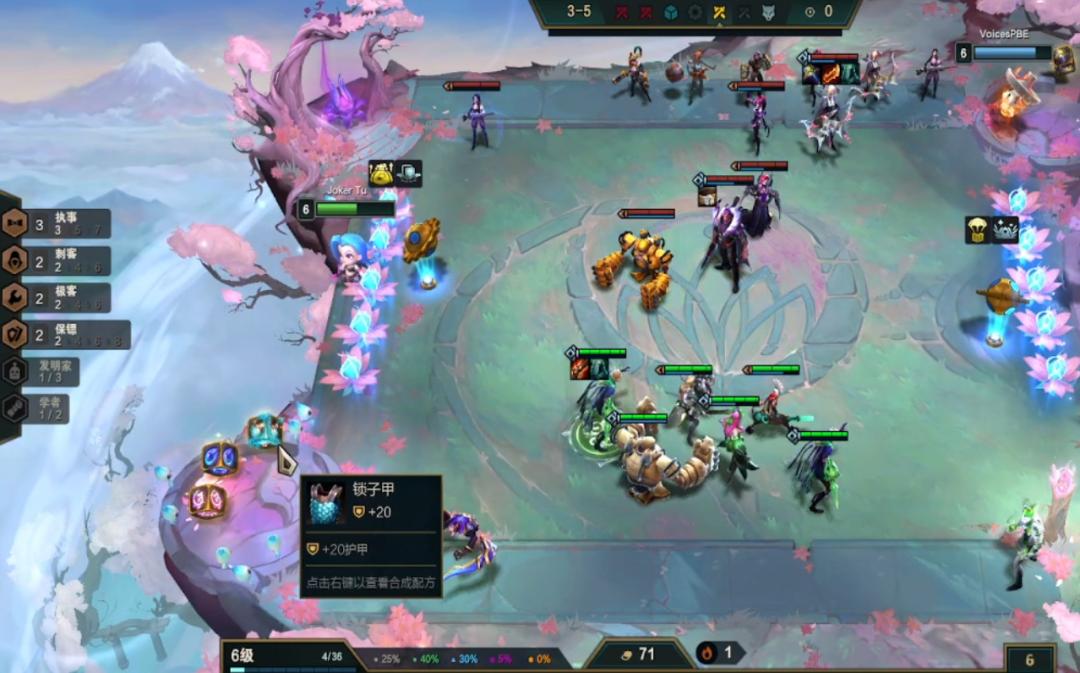
Task: Select the teal cube stage icon
Action: tap(672, 12)
